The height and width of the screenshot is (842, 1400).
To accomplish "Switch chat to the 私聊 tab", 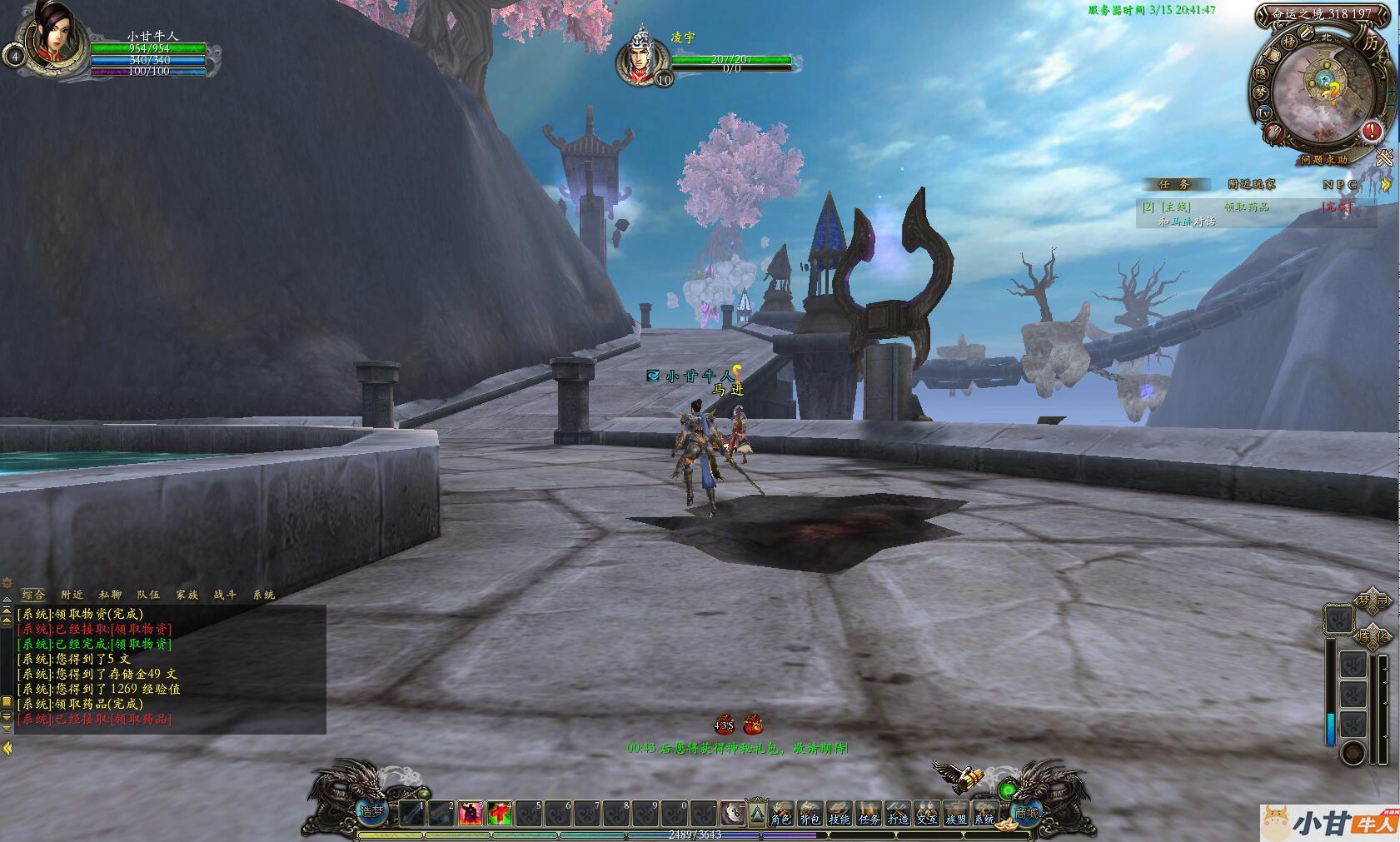I will click(110, 595).
